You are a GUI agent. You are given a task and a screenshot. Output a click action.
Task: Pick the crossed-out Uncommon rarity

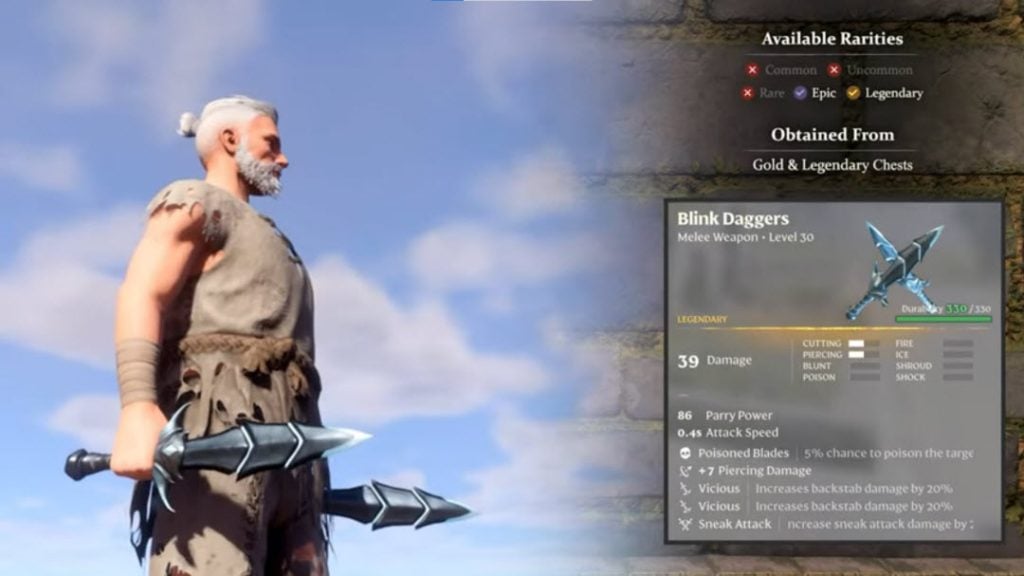871,70
